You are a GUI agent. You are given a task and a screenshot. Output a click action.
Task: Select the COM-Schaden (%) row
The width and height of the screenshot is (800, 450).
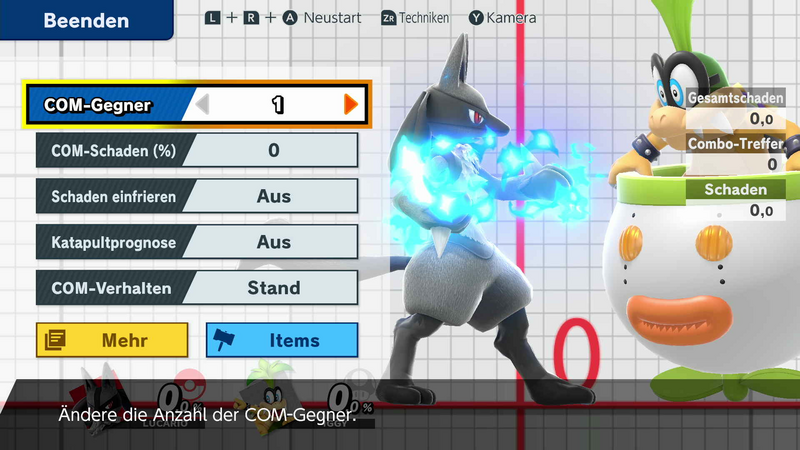coord(197,151)
